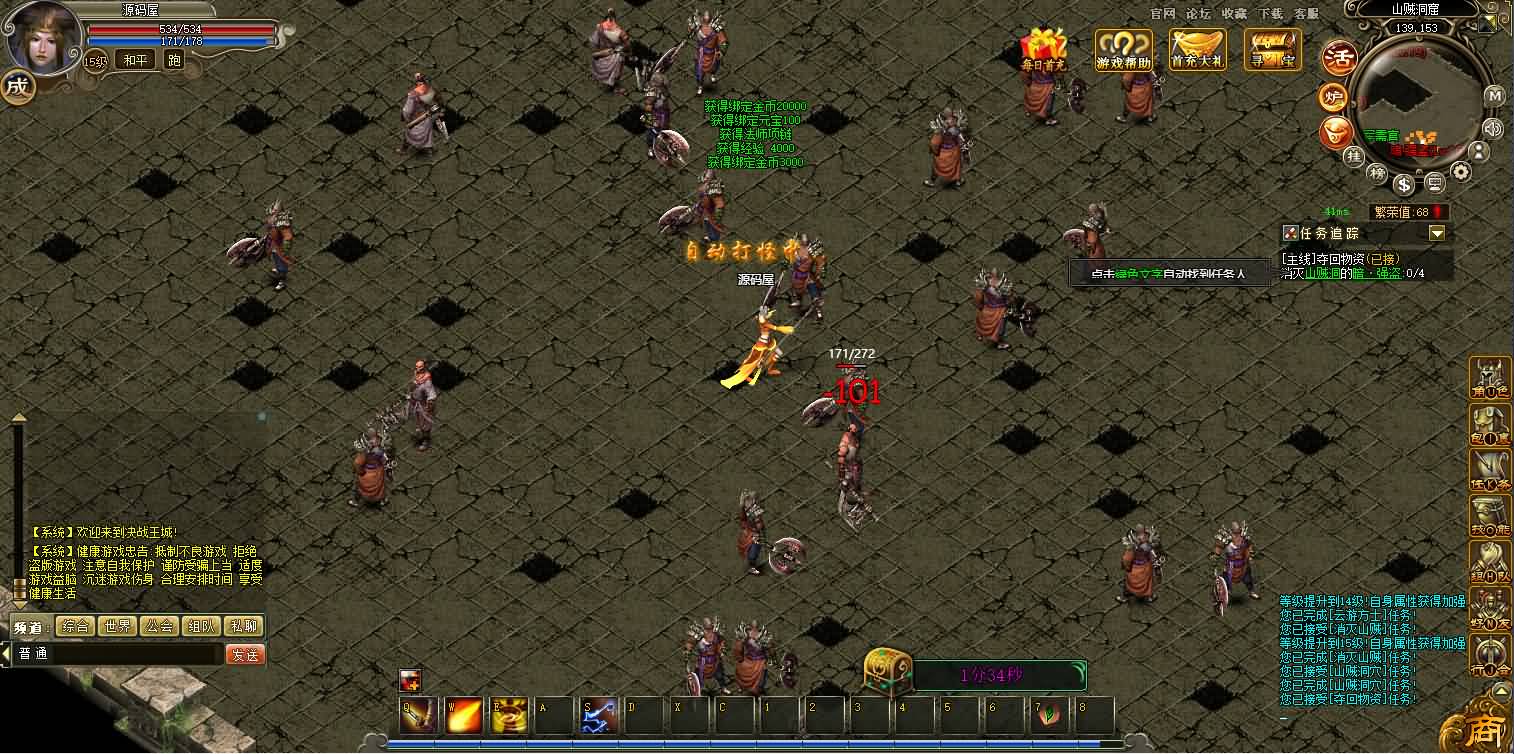This screenshot has width=1514, height=754.
Task: Open the 每日首充 gift box
Action: point(1044,49)
